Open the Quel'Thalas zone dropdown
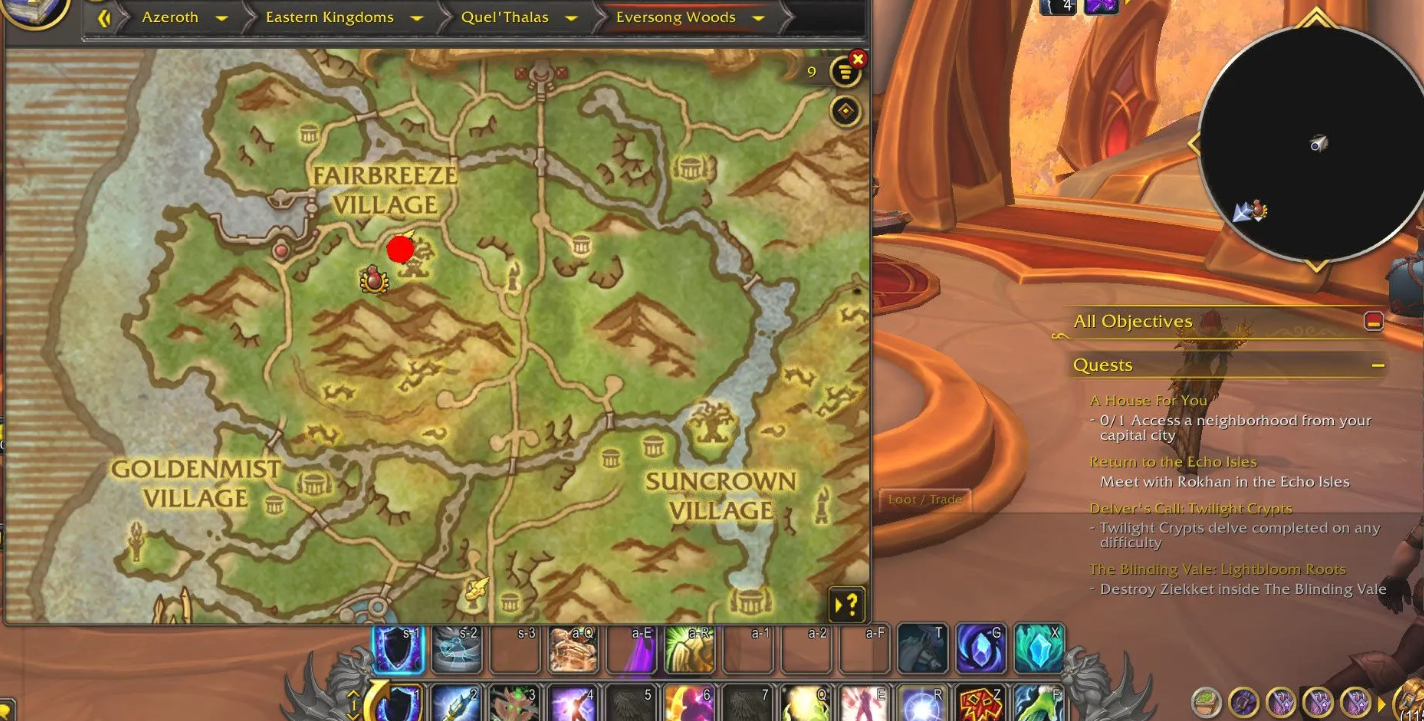The height and width of the screenshot is (721, 1424). pyautogui.click(x=571, y=18)
